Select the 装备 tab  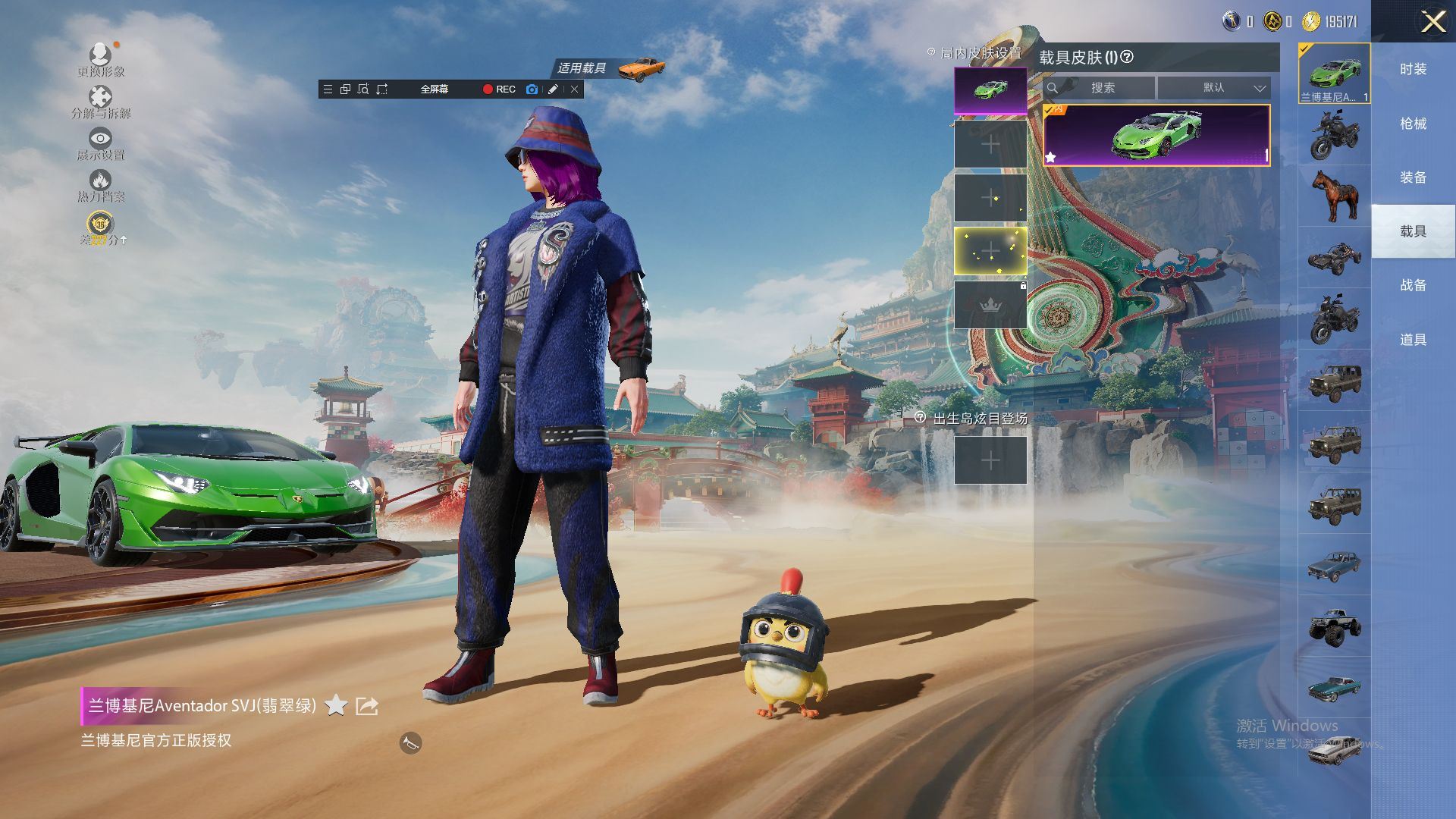coord(1413,177)
